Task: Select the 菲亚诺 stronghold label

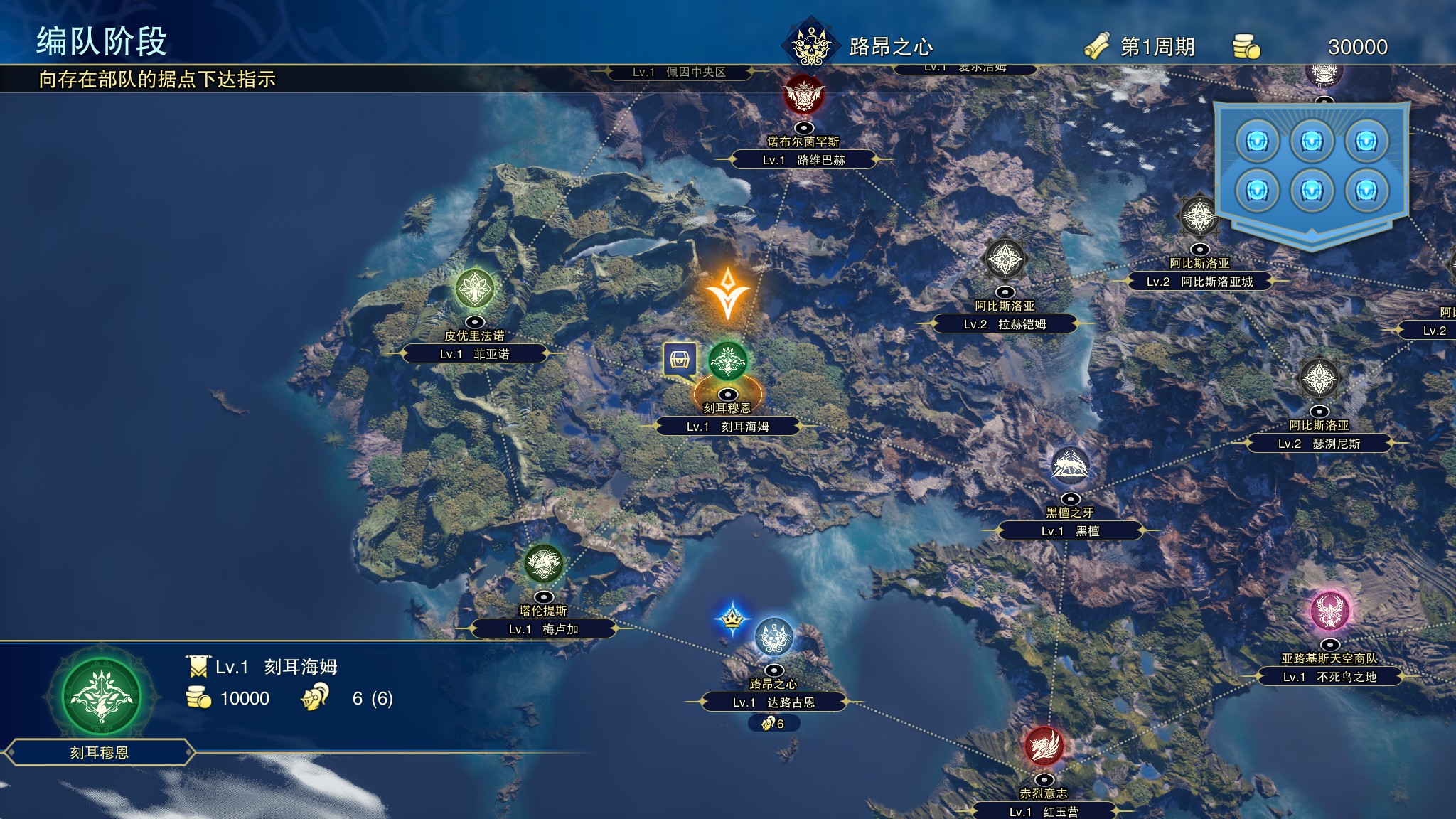Action: click(474, 354)
